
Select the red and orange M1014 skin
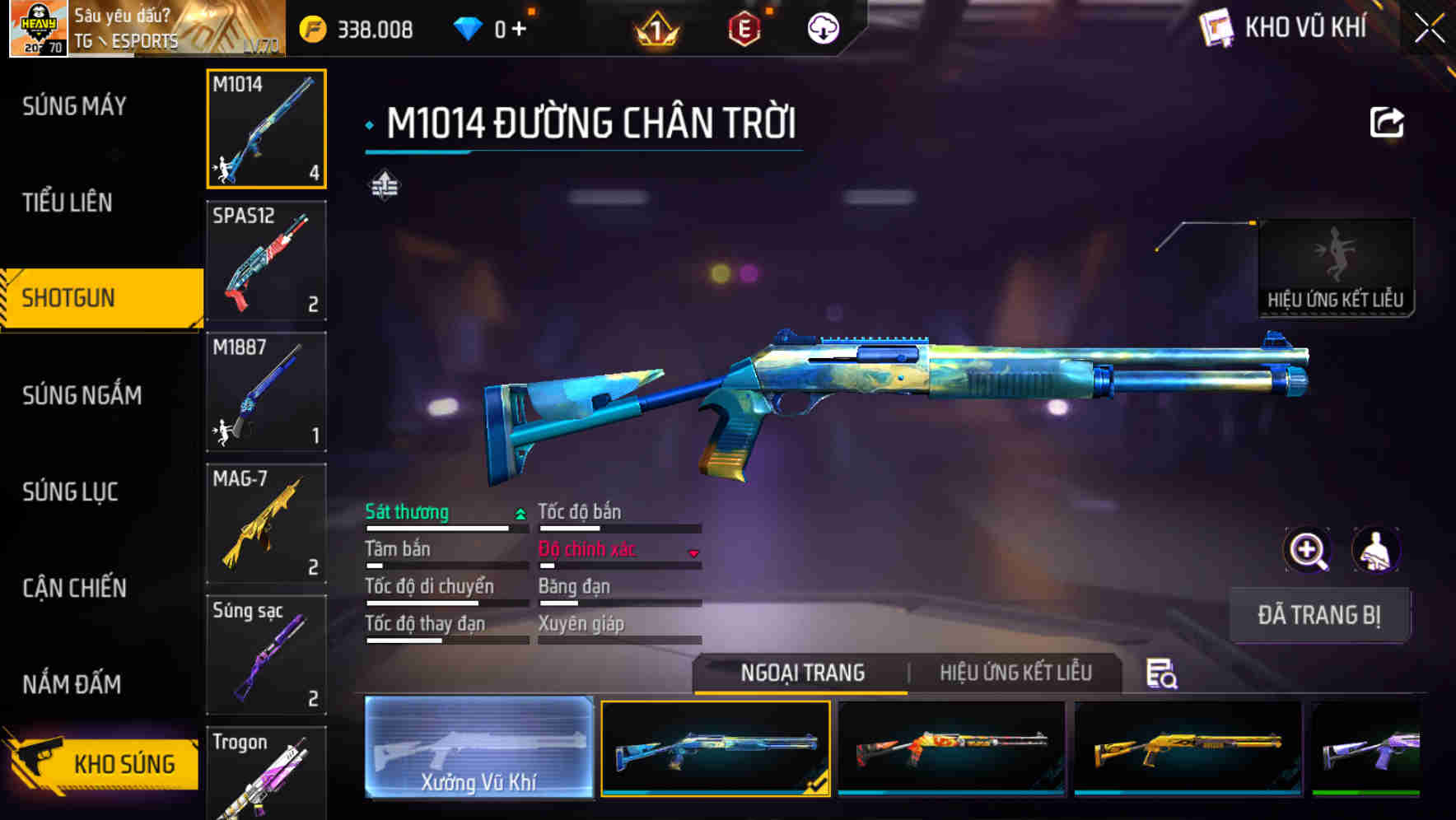tap(951, 748)
